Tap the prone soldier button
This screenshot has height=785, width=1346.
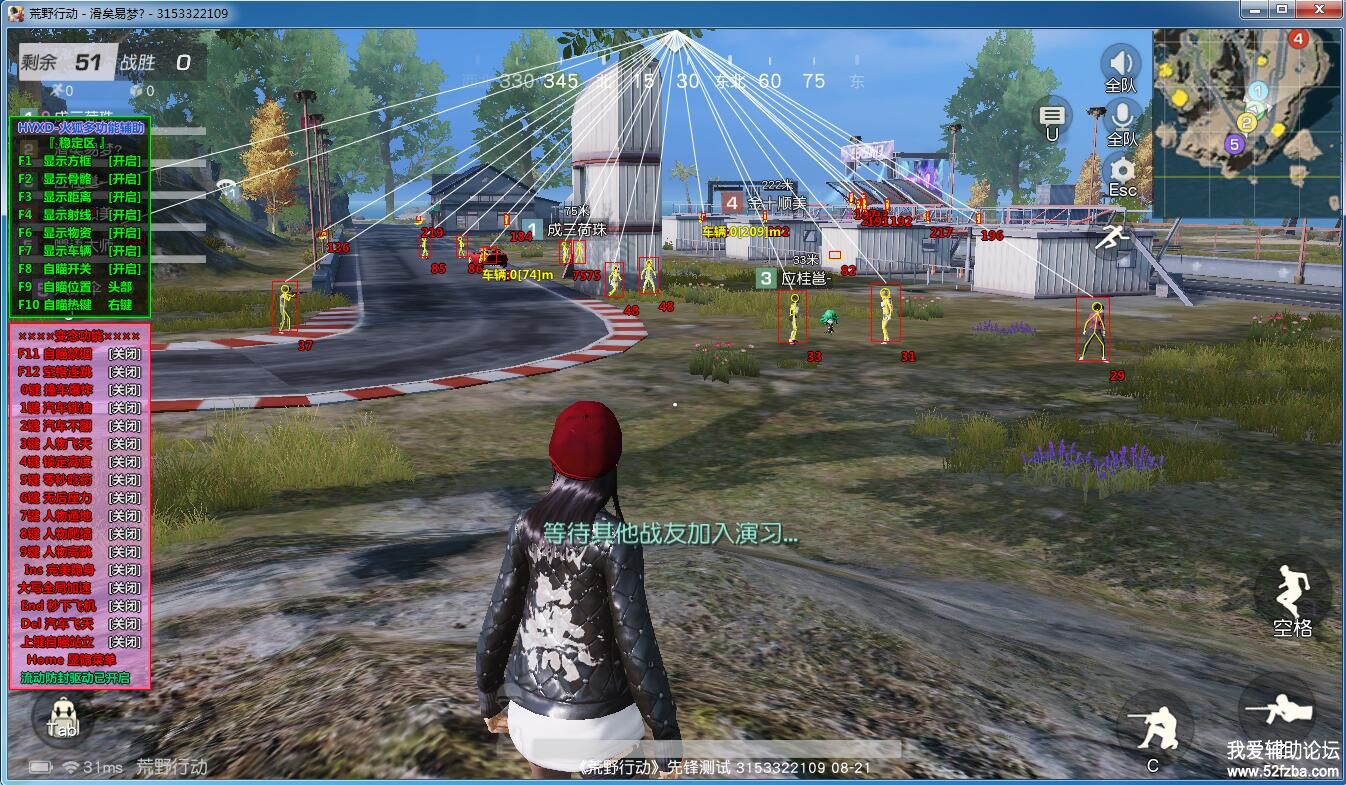[x=1277, y=708]
